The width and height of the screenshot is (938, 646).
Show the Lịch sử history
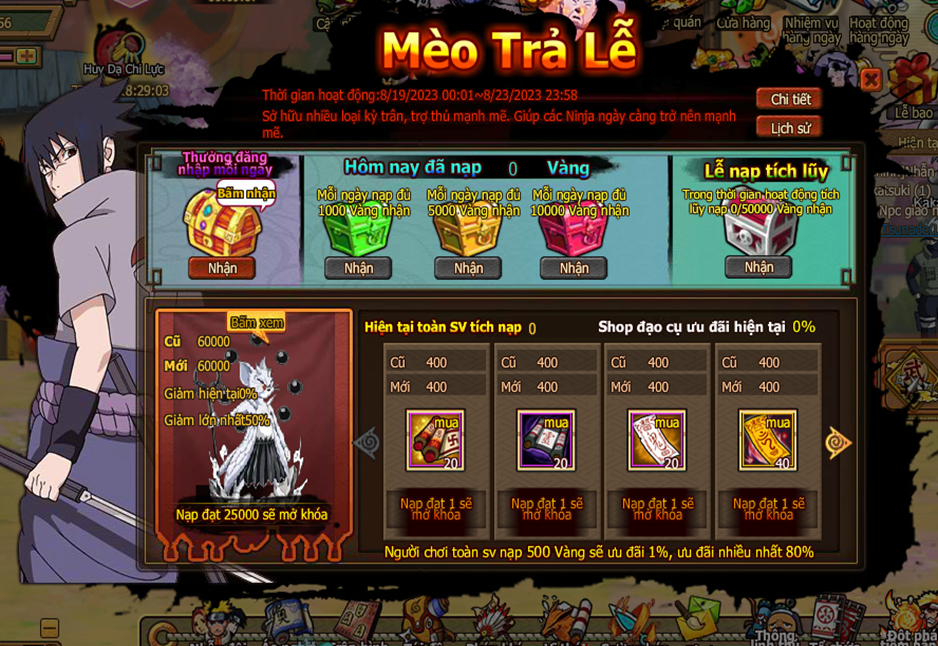[789, 127]
